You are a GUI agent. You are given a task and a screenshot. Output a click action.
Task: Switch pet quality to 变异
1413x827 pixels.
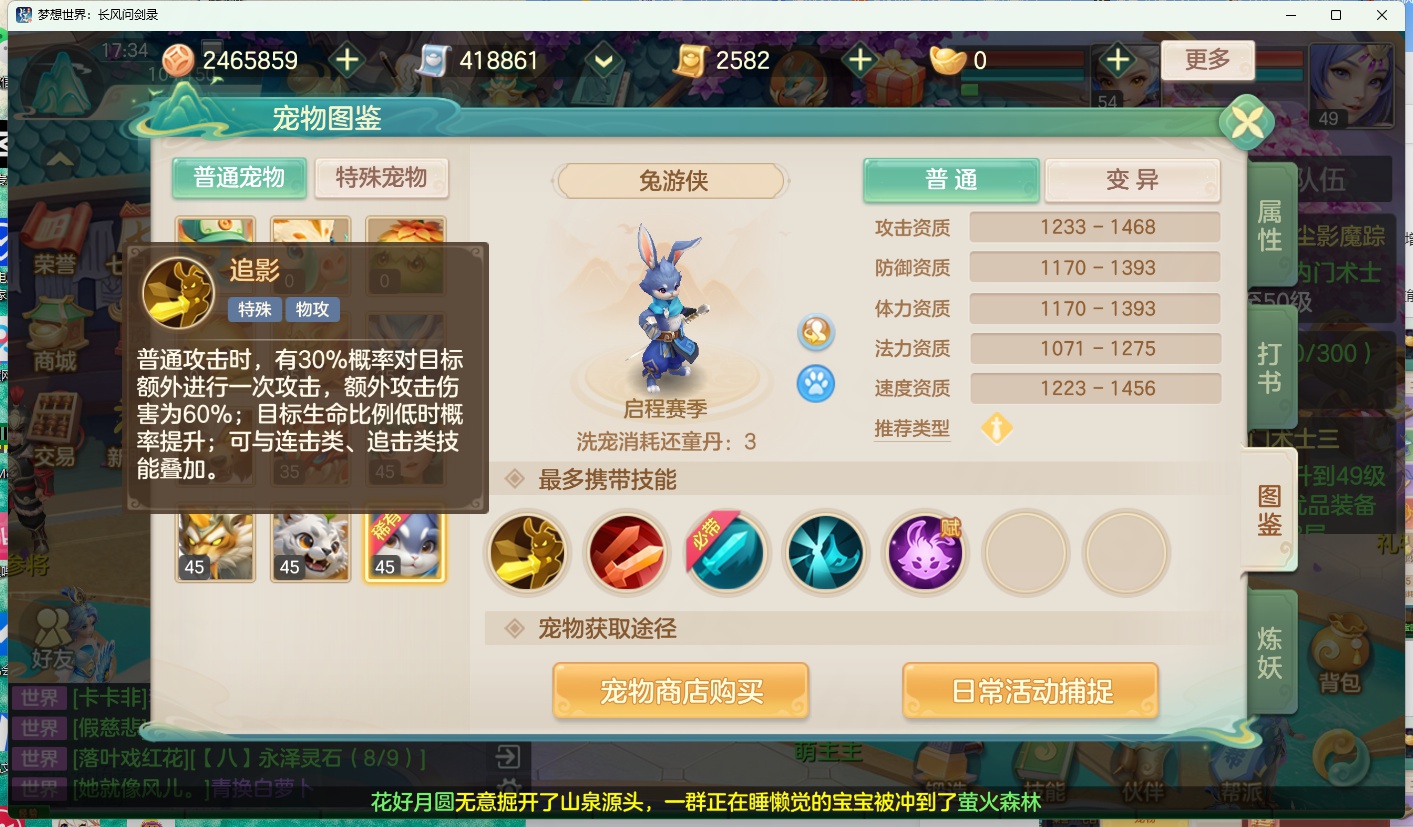[1132, 180]
